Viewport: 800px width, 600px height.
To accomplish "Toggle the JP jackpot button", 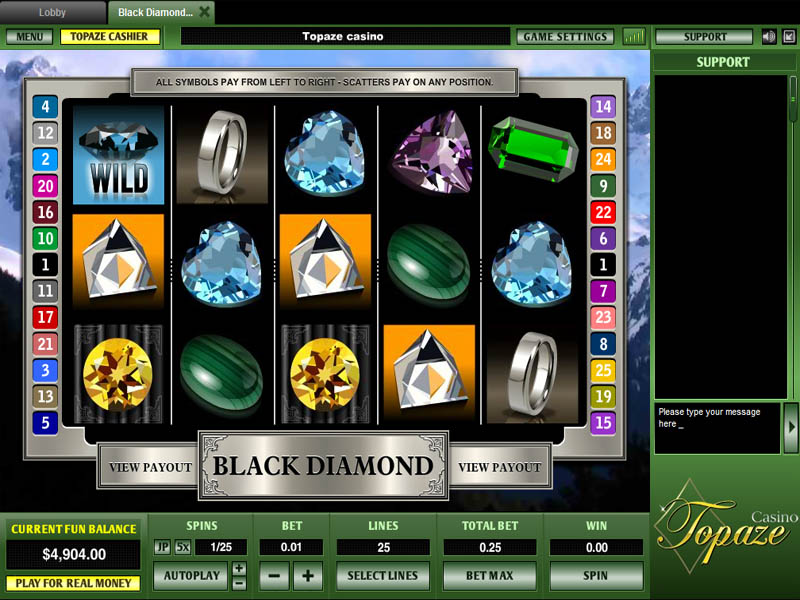I will (162, 547).
